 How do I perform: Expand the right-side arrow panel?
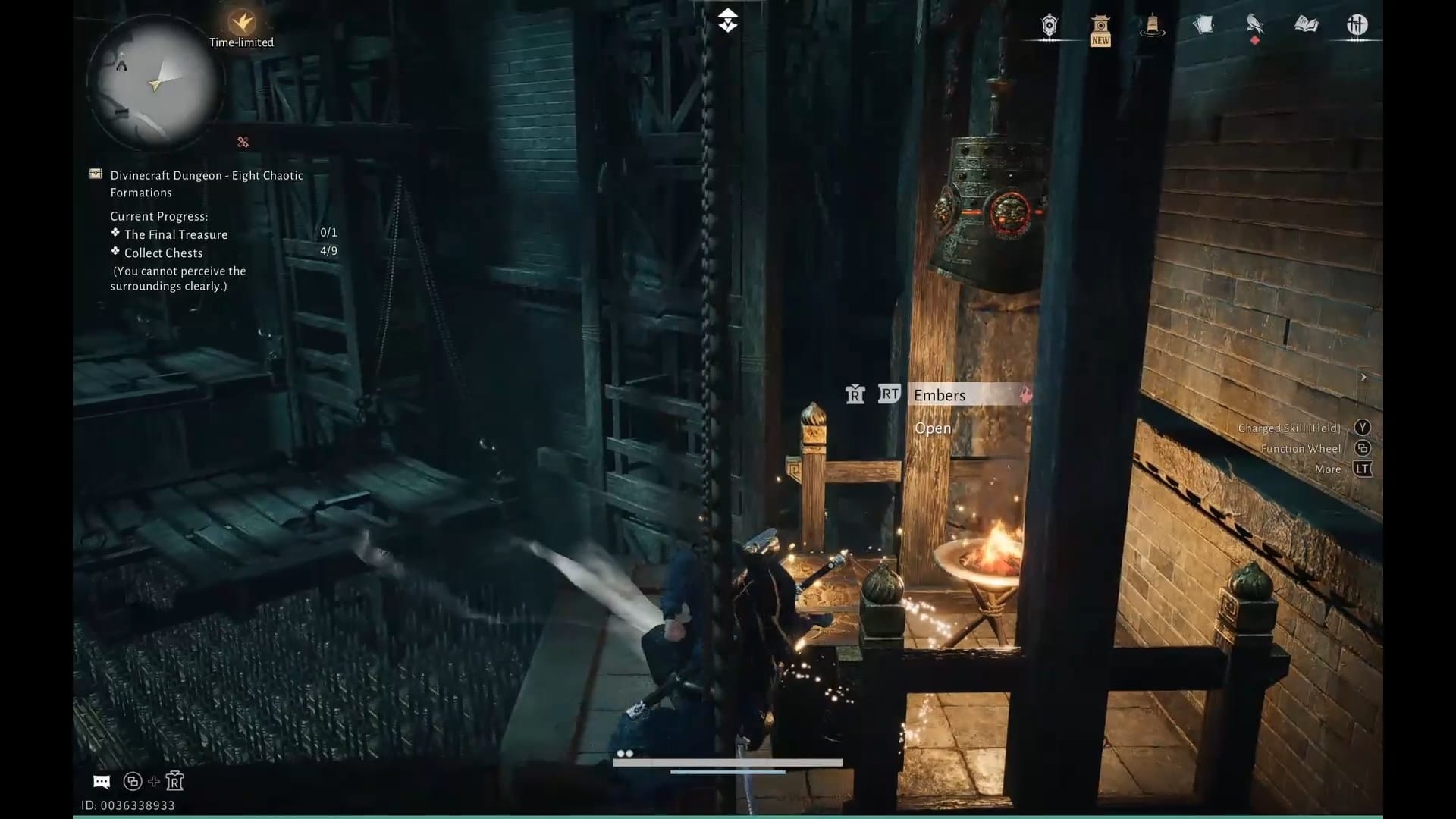tap(1363, 377)
